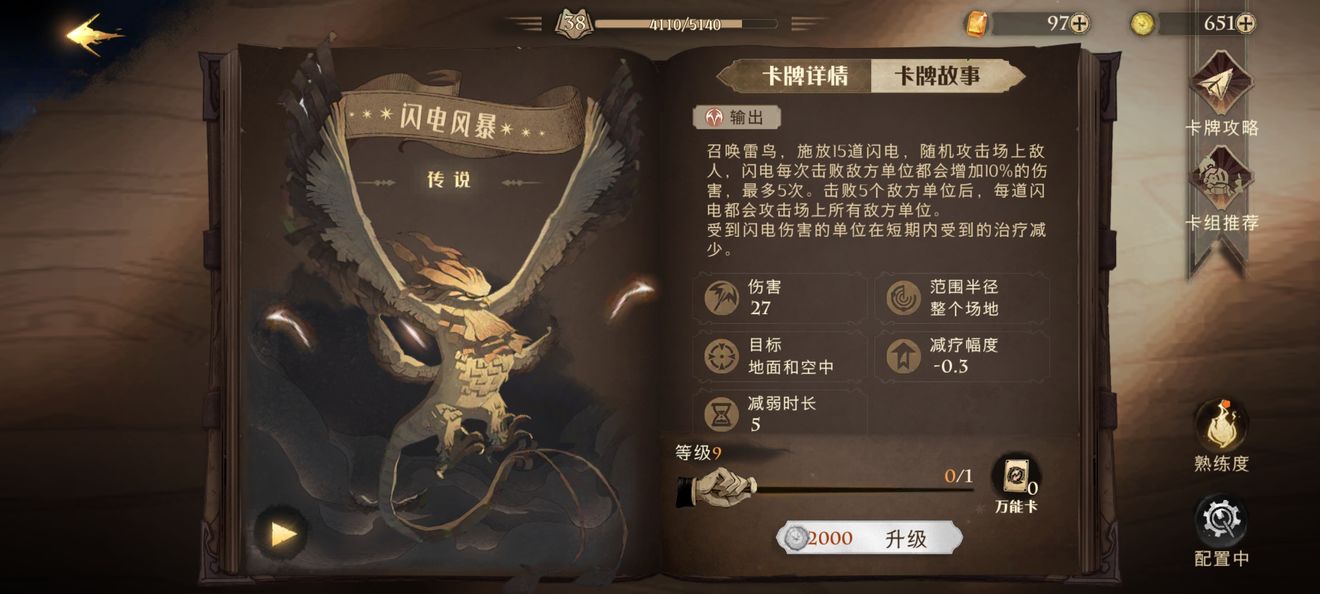
Task: Tap the level 38 player badge
Action: [x=574, y=22]
